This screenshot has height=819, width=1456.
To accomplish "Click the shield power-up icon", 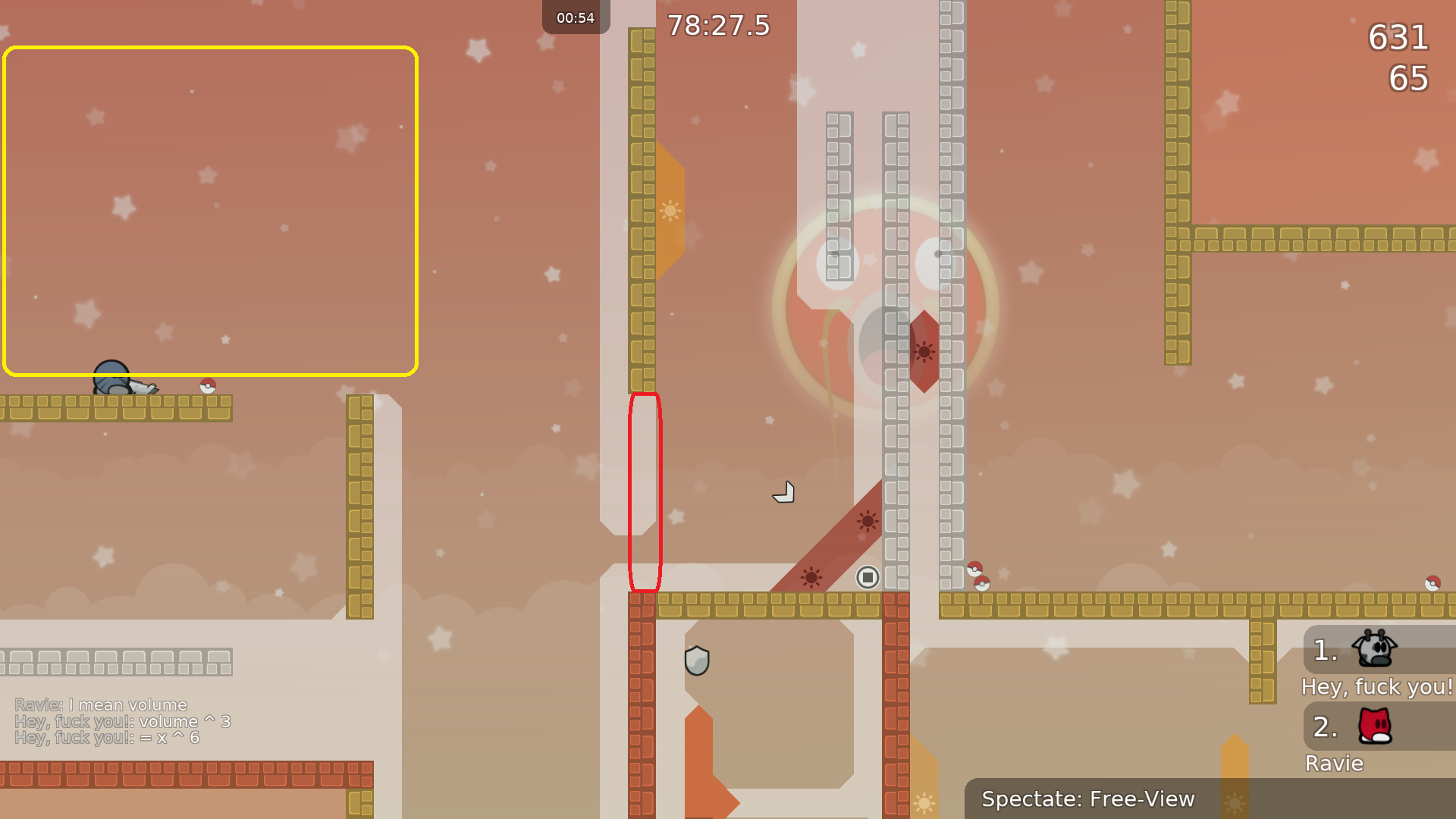I will pyautogui.click(x=697, y=660).
